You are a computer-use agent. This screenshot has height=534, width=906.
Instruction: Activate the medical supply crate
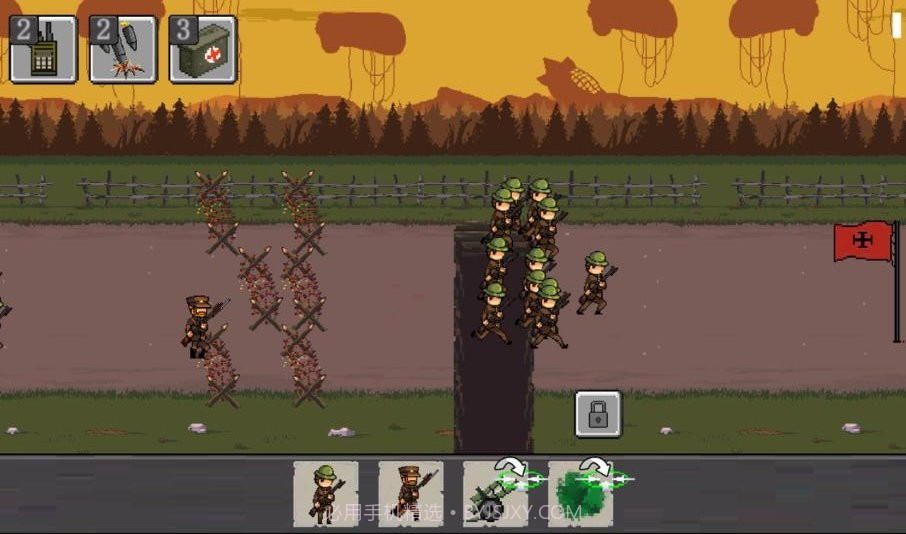pyautogui.click(x=203, y=49)
